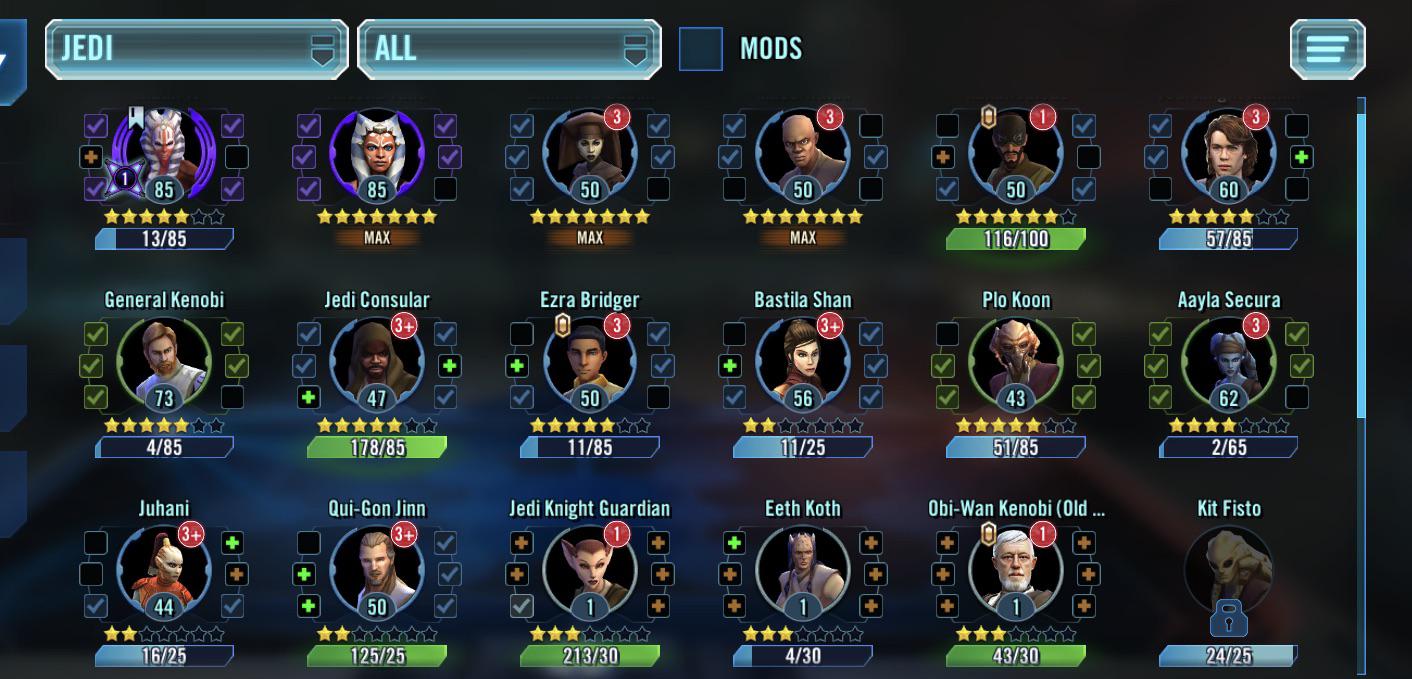This screenshot has height=679, width=1412.
Task: Open the ALL filter dropdown
Action: [509, 48]
